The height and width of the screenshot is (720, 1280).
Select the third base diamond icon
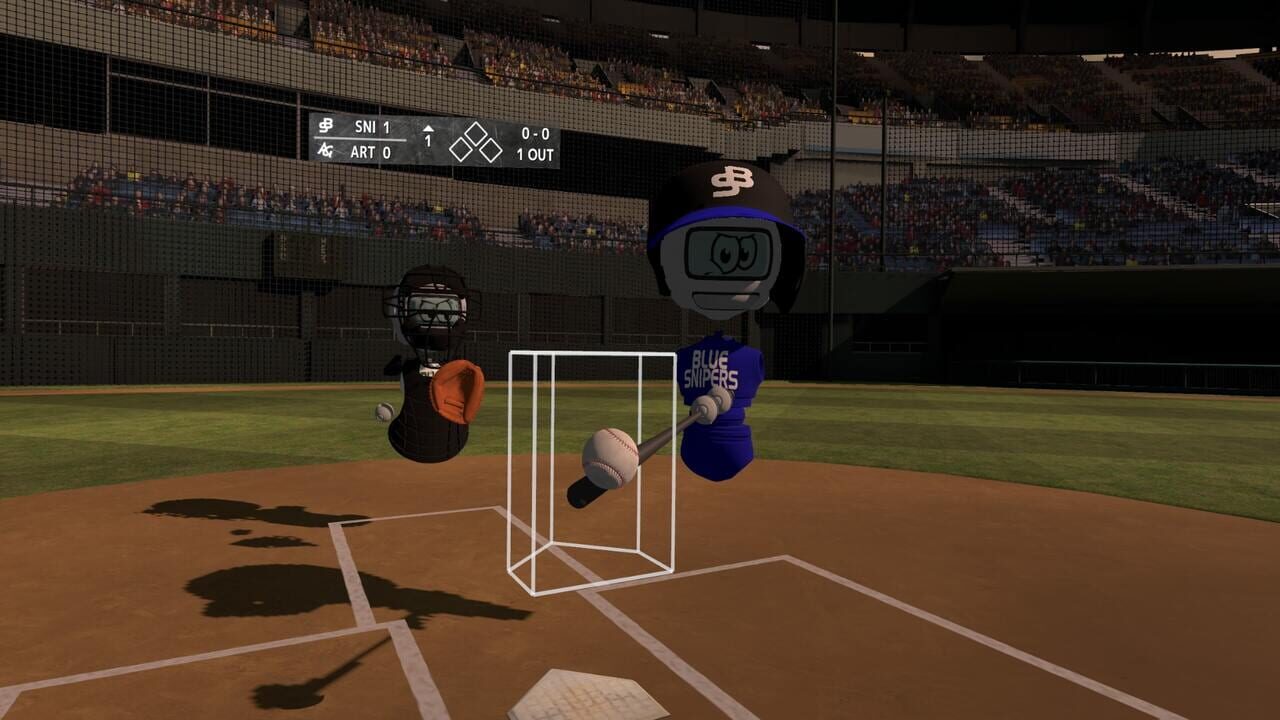click(460, 150)
